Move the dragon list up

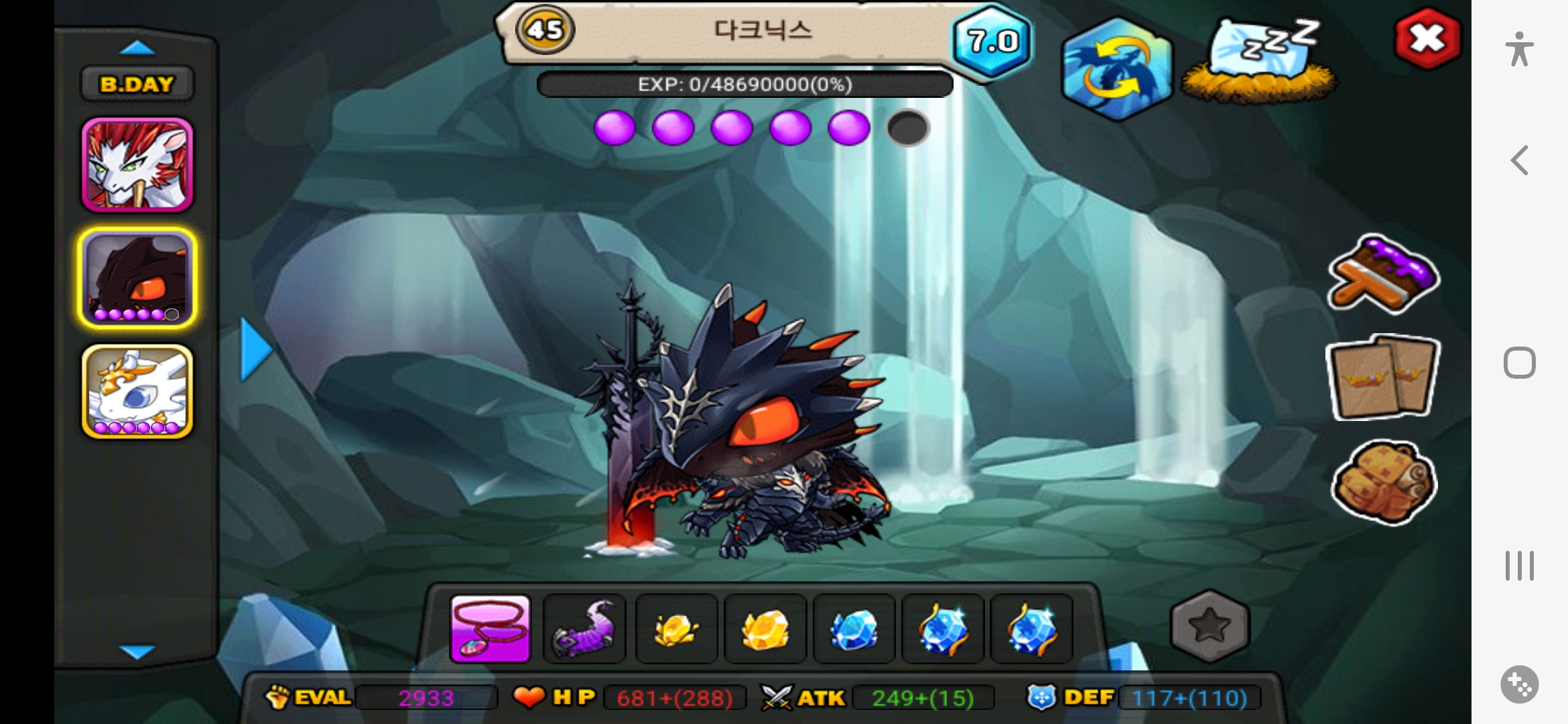[x=137, y=48]
